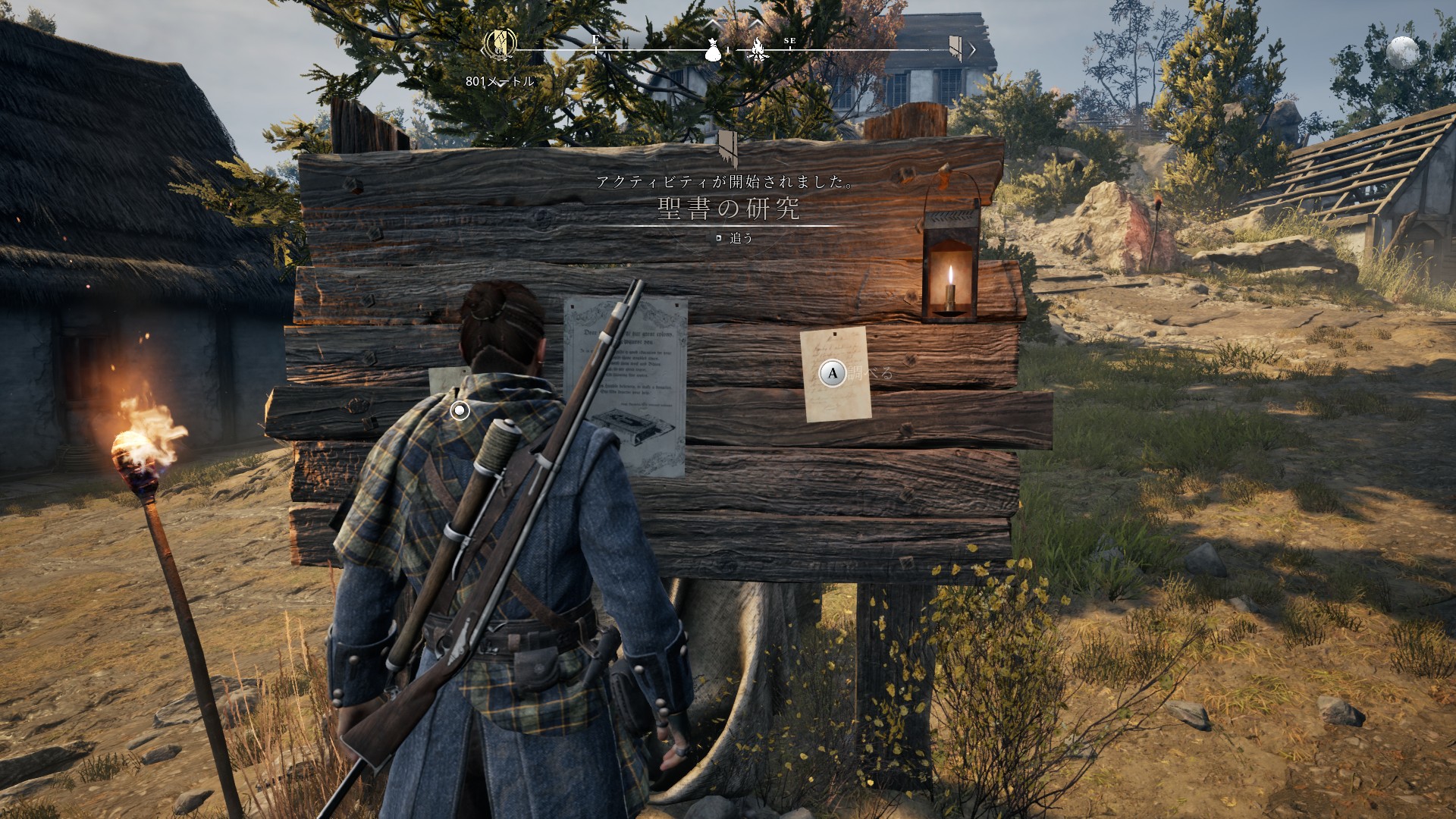Select the campfire marker on the compass
The height and width of the screenshot is (819, 1456).
coord(757,50)
